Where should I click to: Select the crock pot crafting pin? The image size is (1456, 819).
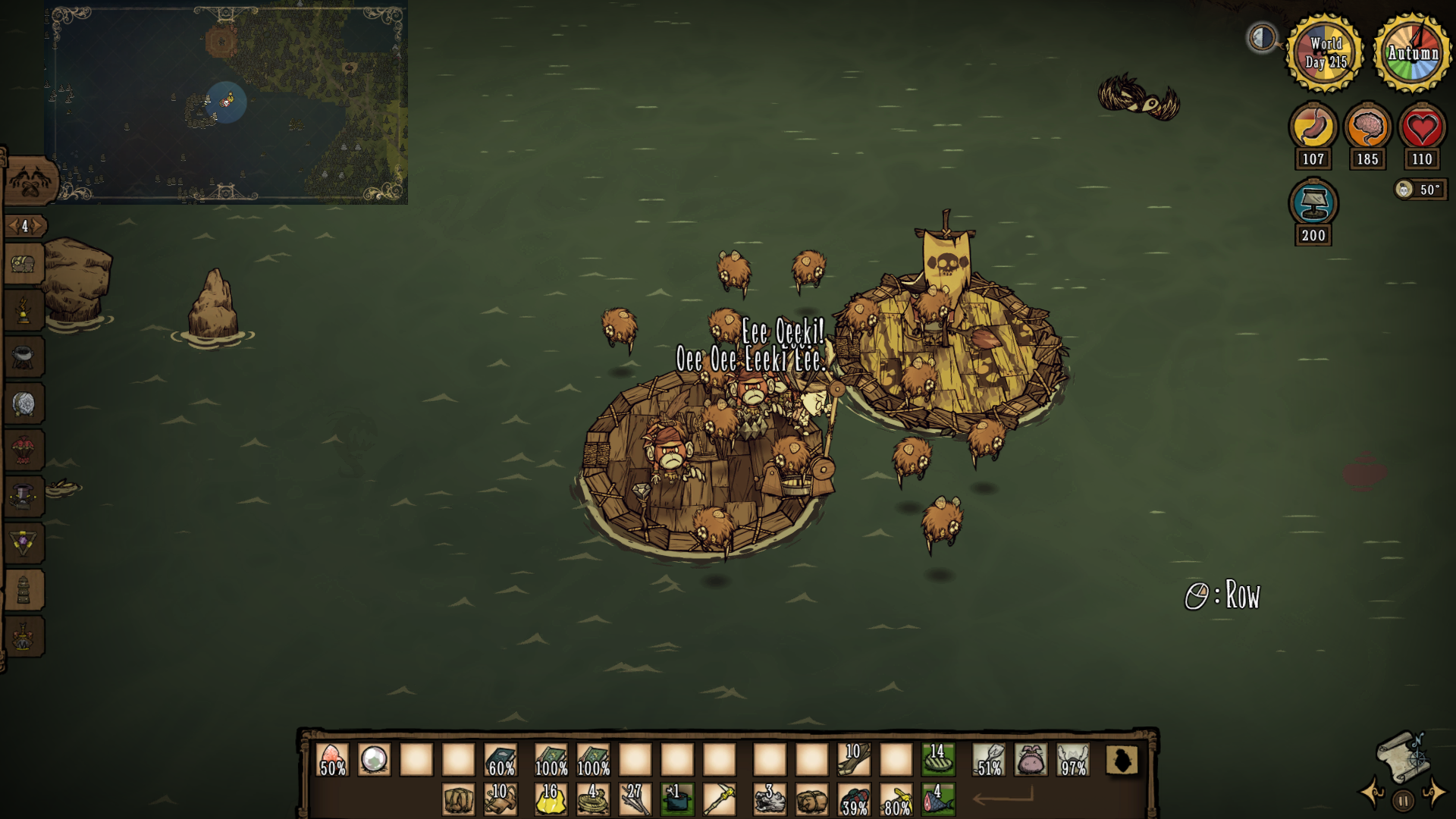(24, 357)
